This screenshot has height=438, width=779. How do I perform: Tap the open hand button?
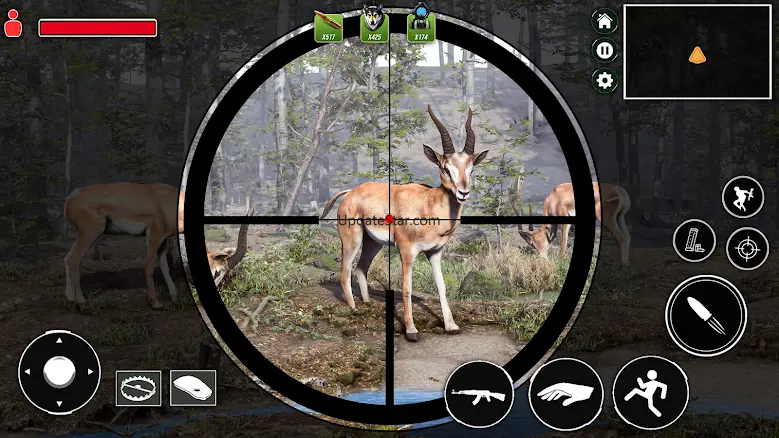(x=565, y=394)
